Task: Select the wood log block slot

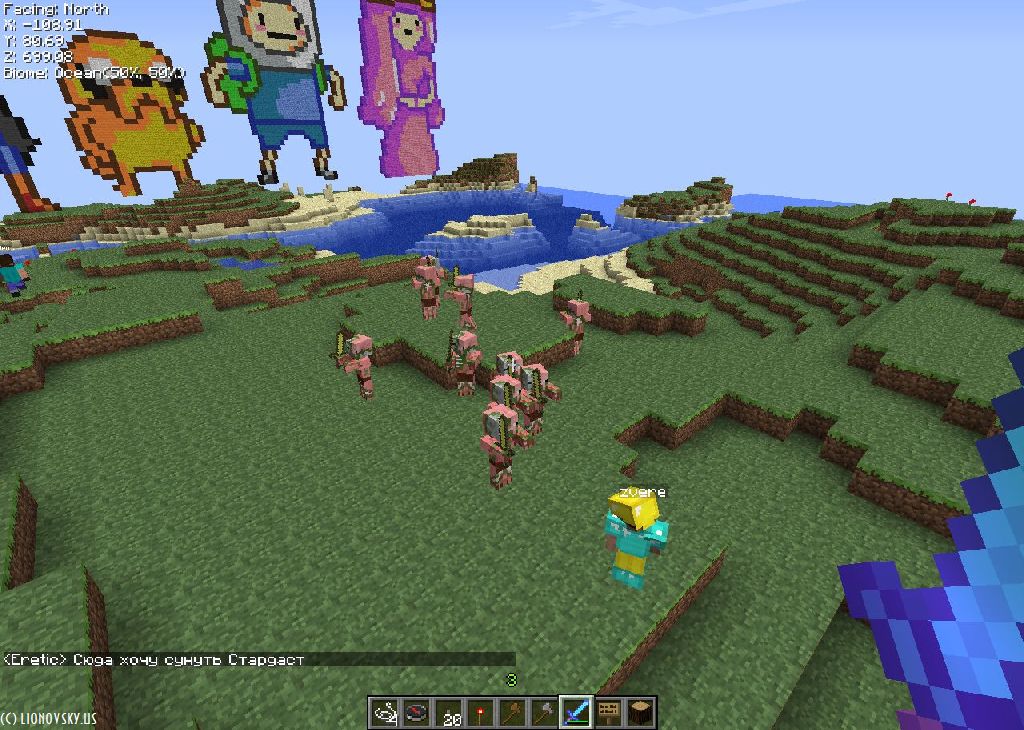Action: tap(640, 712)
